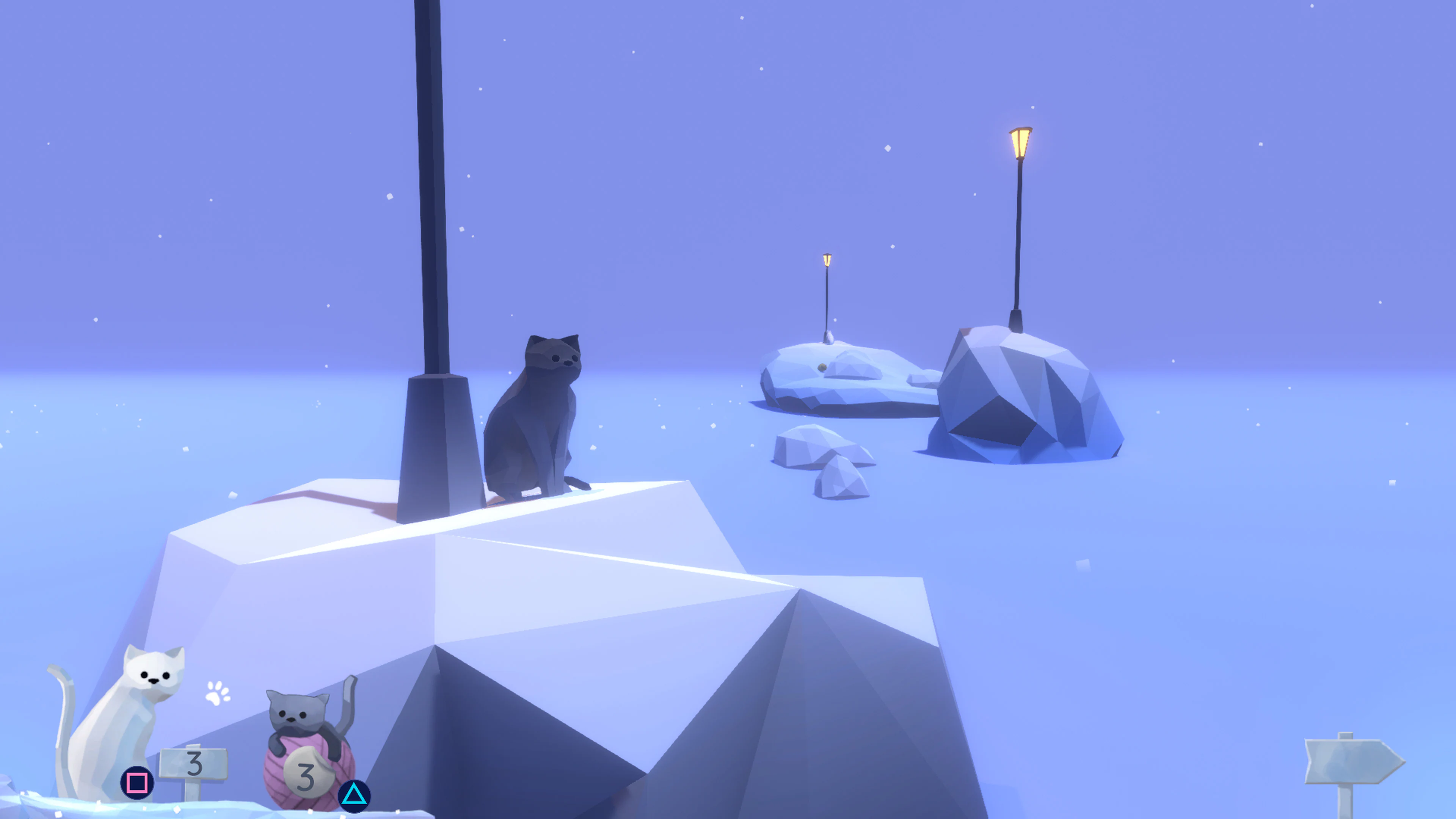
Task: Select the tall street lamp on the rock
Action: [x=1017, y=237]
